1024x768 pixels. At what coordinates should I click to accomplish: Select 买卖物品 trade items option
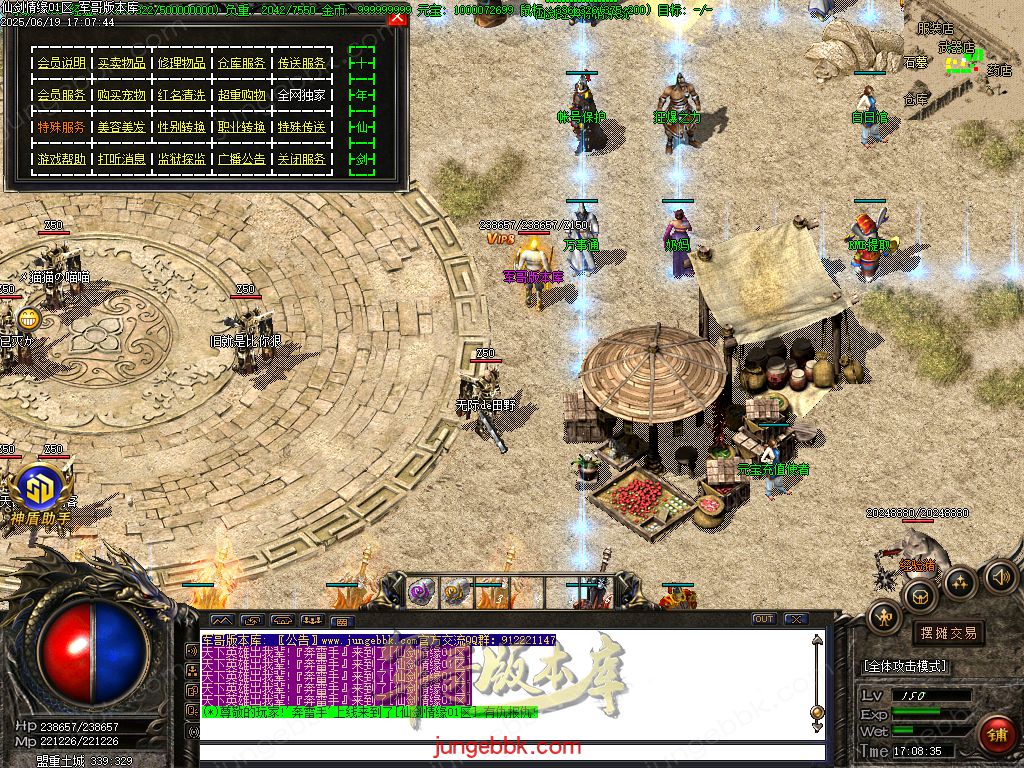[x=122, y=62]
